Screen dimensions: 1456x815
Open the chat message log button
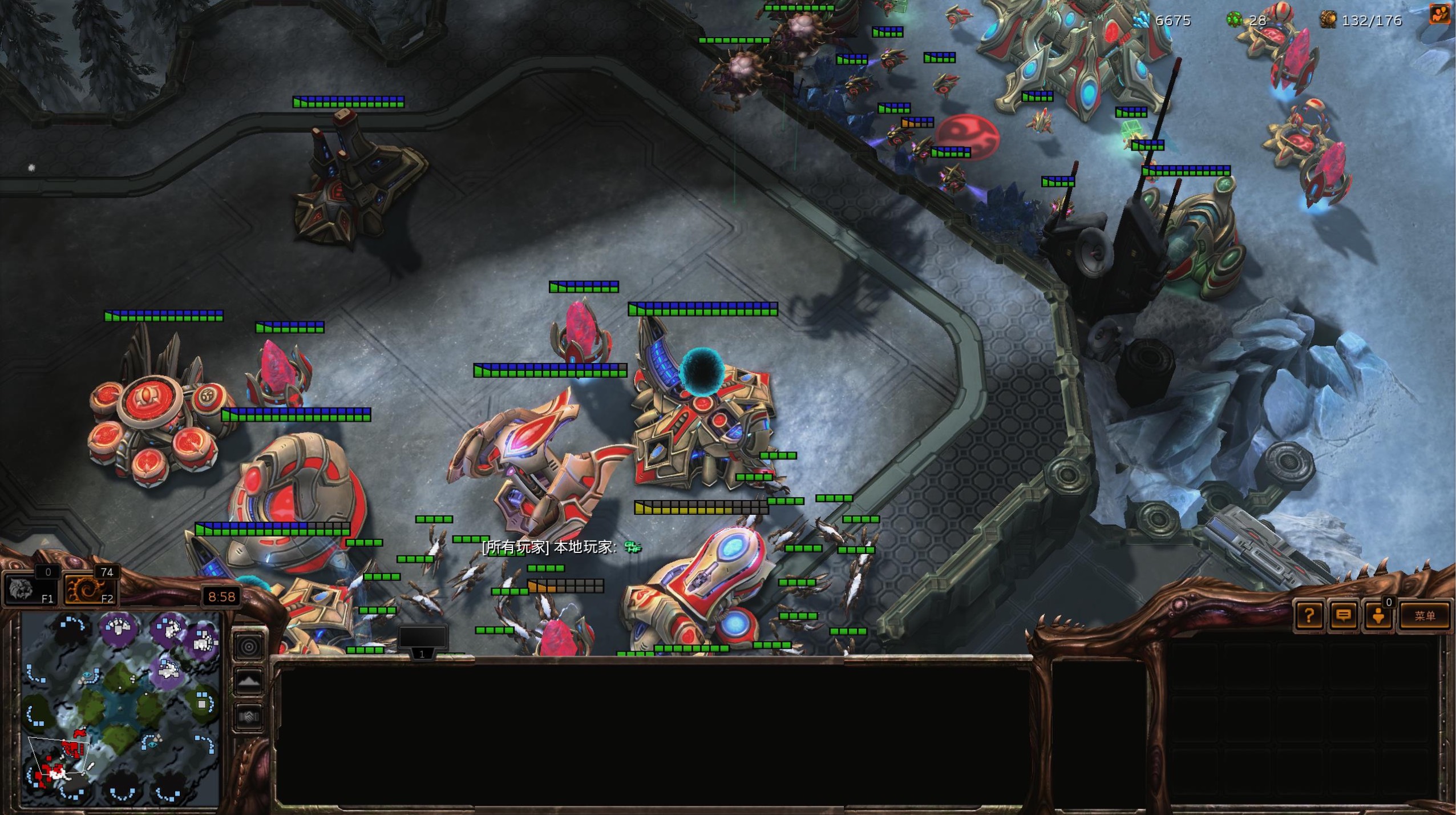pyautogui.click(x=1344, y=616)
